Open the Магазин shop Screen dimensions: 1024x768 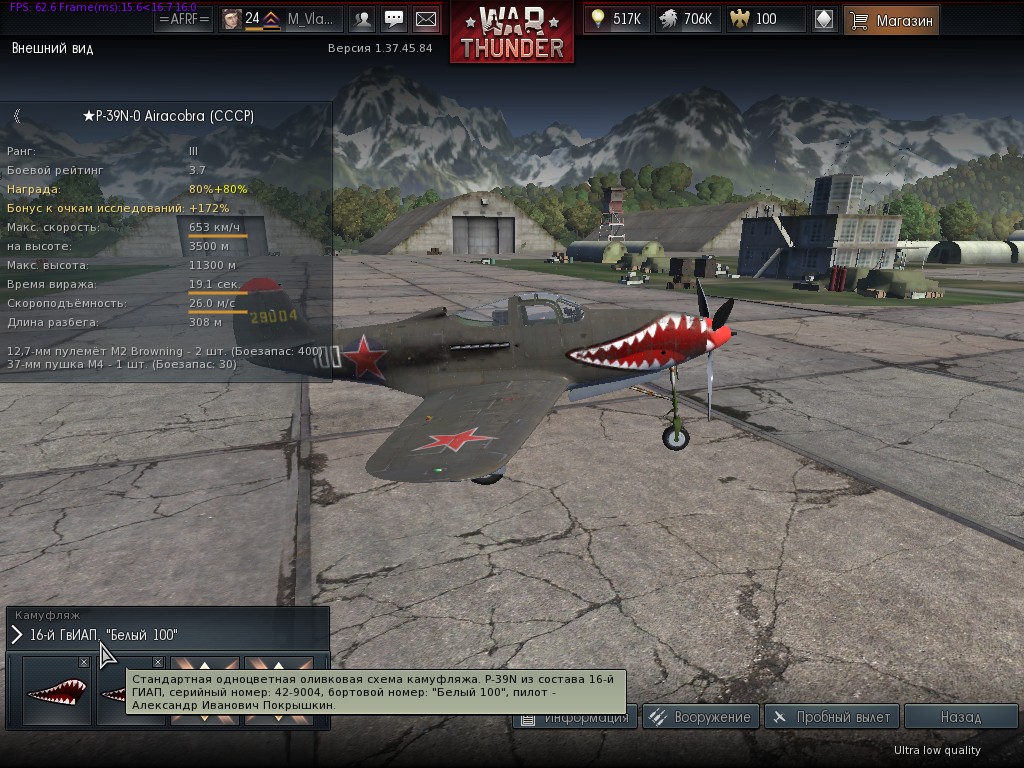[x=891, y=19]
